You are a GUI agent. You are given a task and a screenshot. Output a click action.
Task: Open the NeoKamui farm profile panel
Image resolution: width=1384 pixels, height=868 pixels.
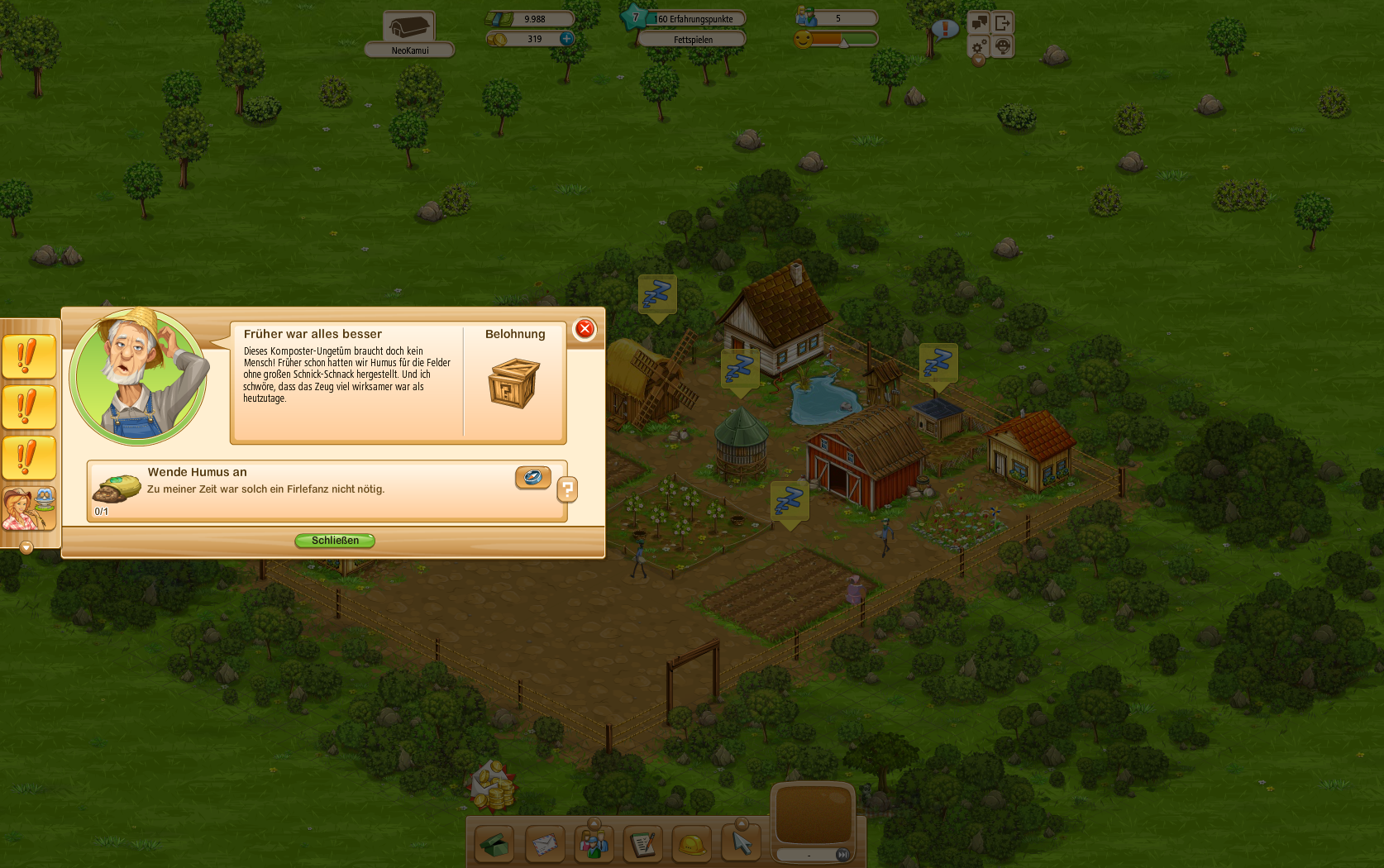pyautogui.click(x=409, y=35)
